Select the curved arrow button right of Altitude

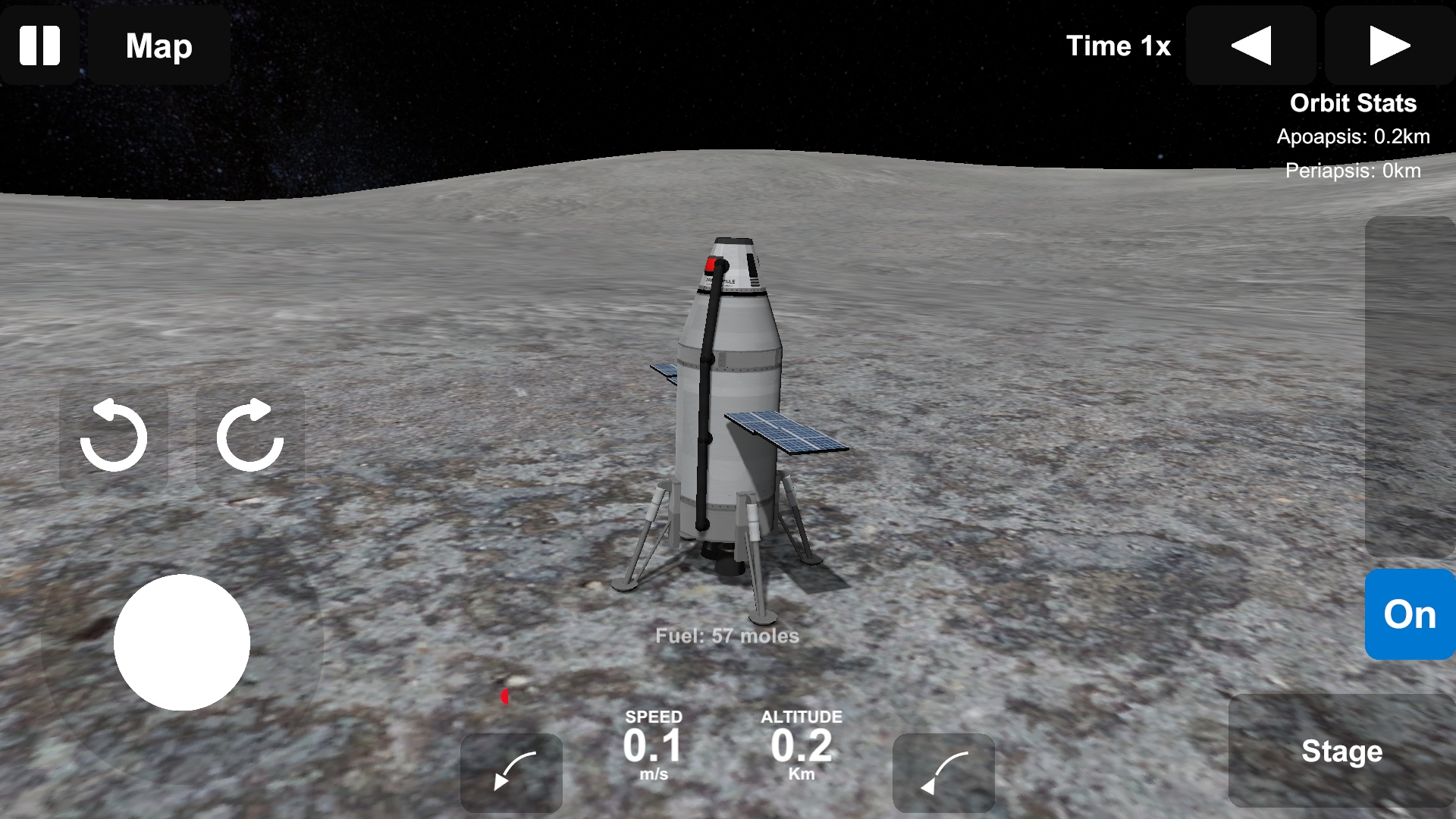(943, 772)
